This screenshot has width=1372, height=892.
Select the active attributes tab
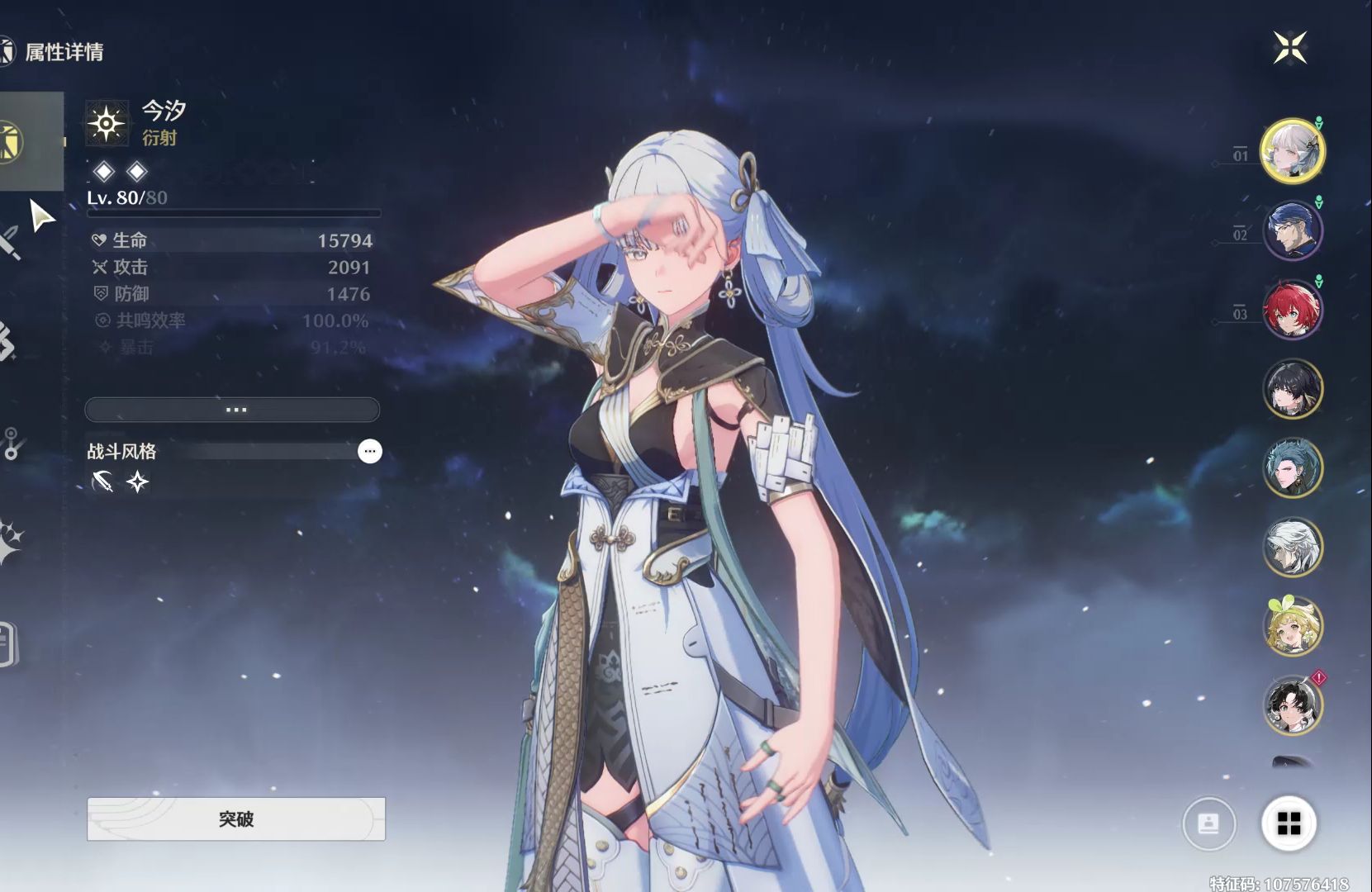(x=12, y=141)
